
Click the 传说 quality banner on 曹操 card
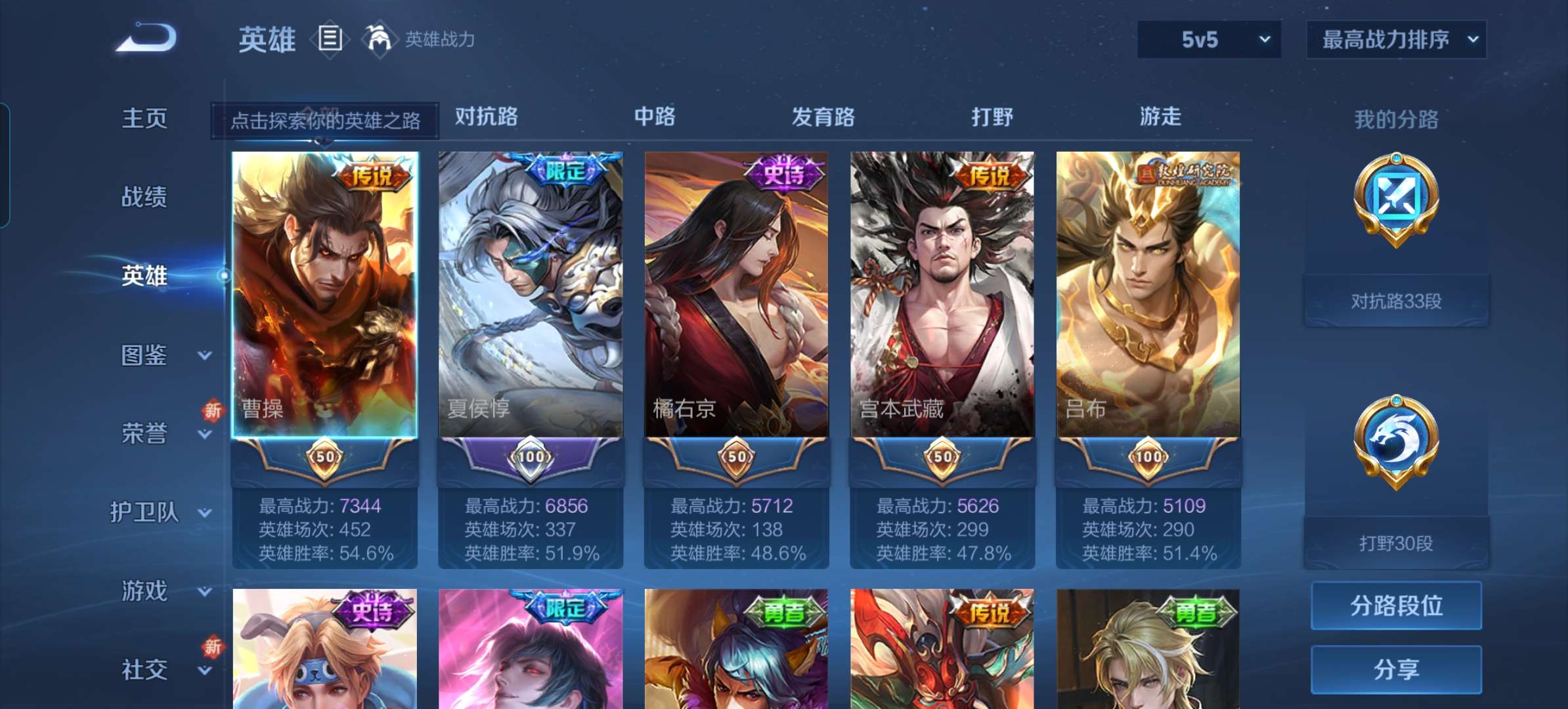tap(374, 176)
